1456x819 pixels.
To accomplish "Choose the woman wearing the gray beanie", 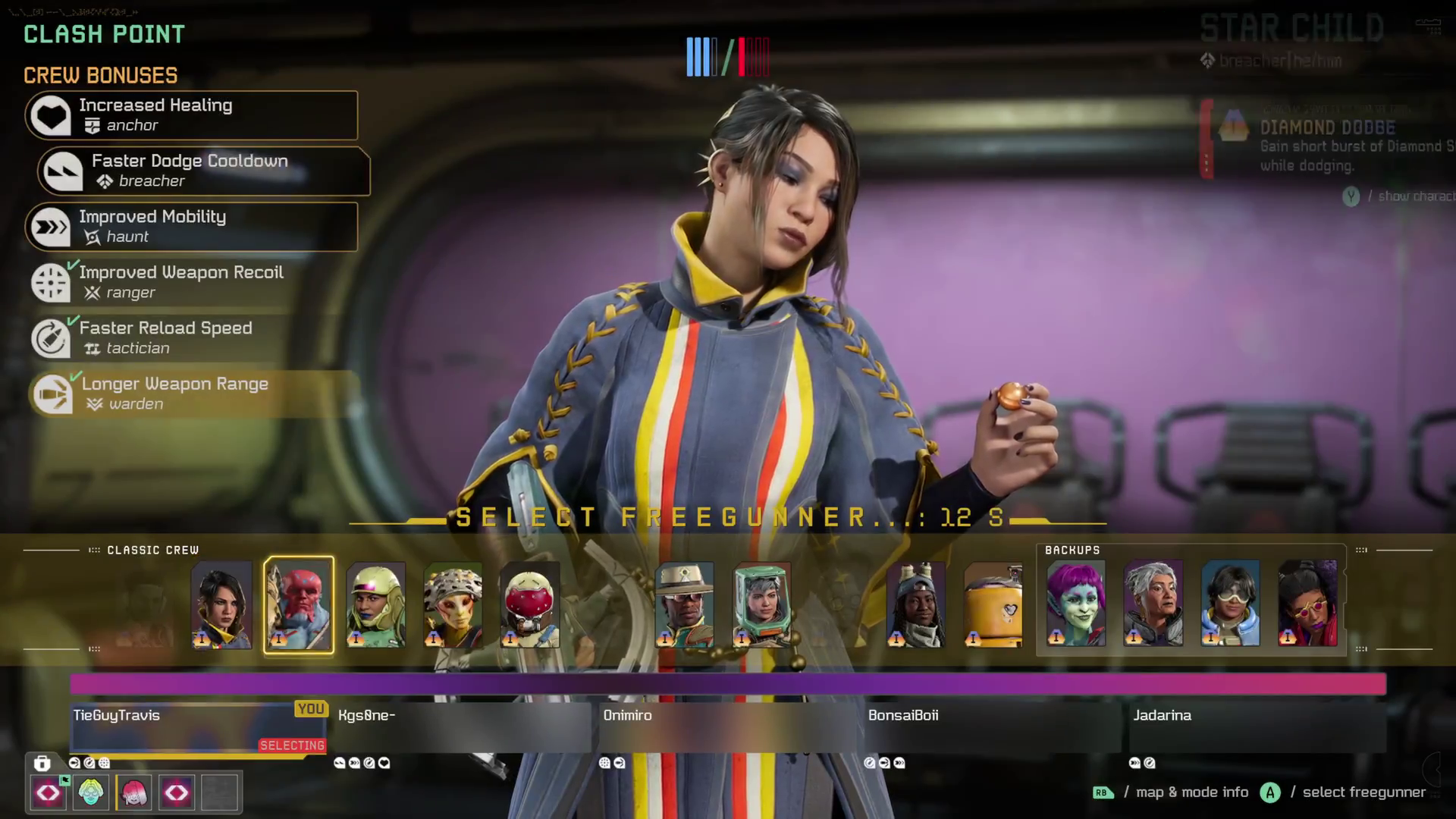I will [x=915, y=605].
